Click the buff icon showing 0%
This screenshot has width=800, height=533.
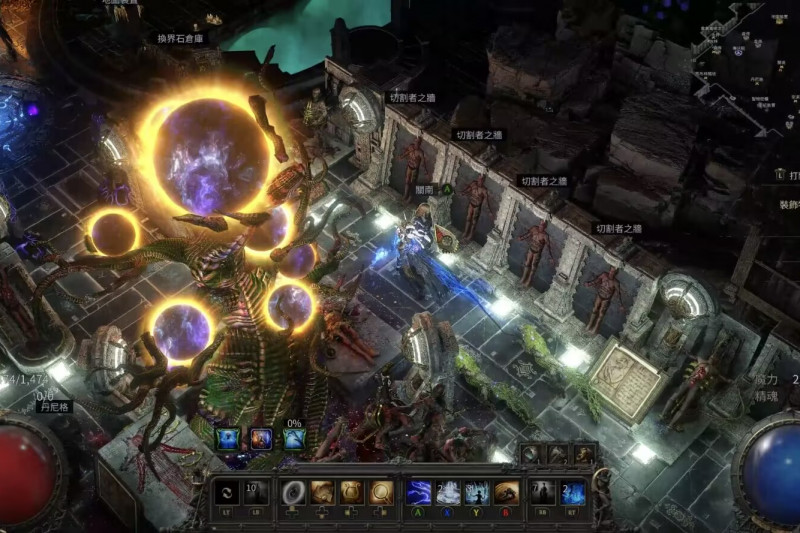coord(294,438)
